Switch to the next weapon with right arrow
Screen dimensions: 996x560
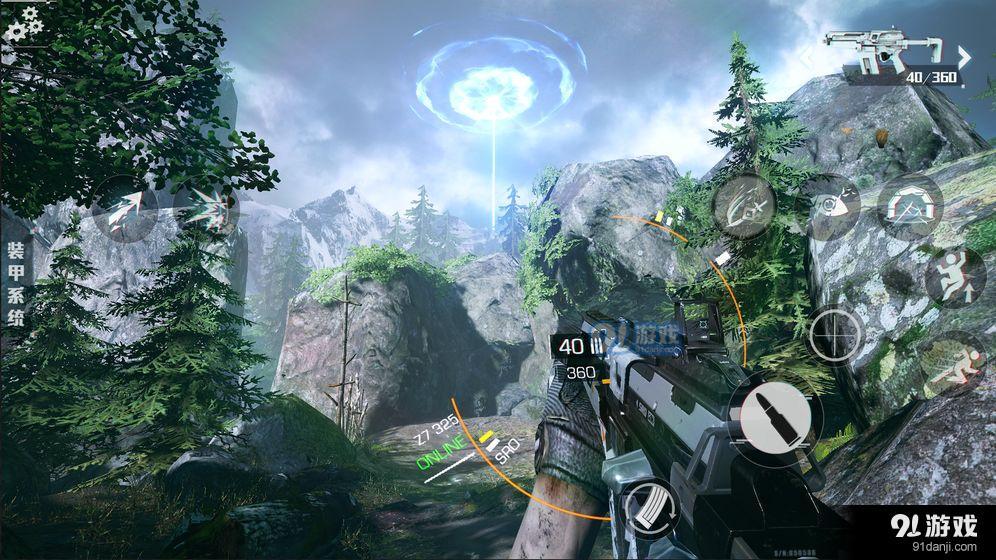pos(965,57)
